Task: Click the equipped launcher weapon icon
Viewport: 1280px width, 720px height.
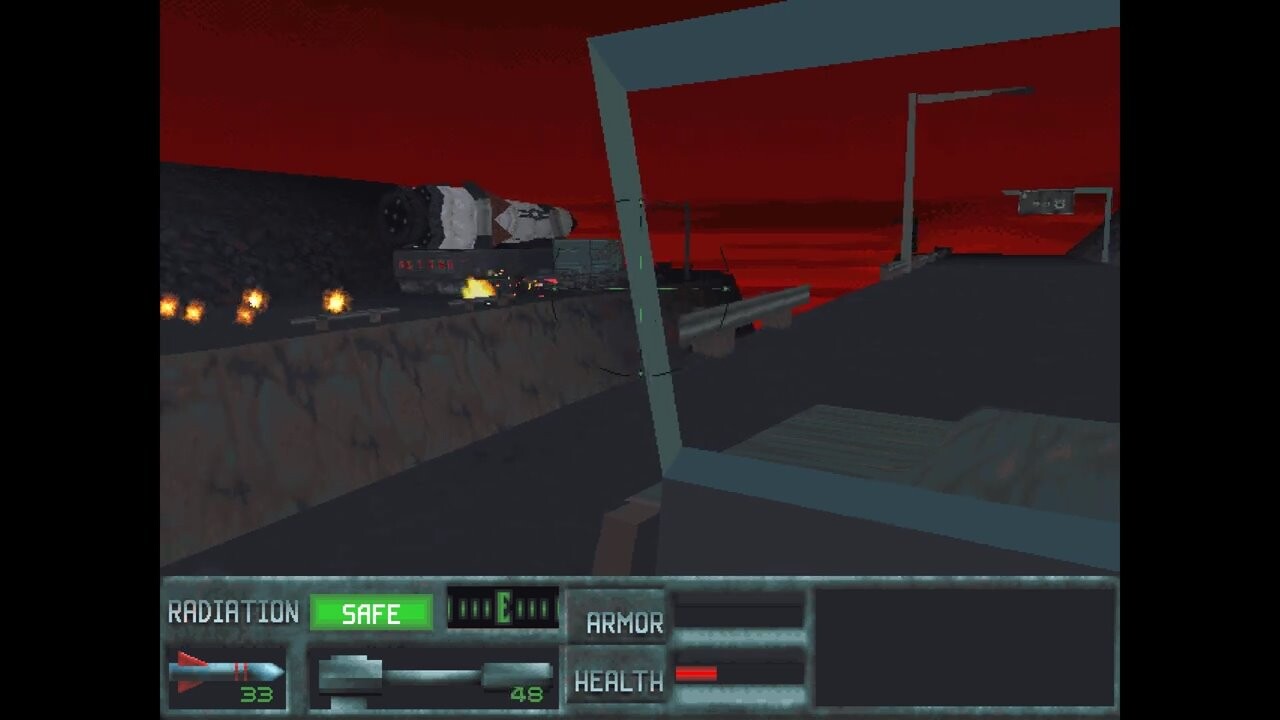Action: [434, 677]
